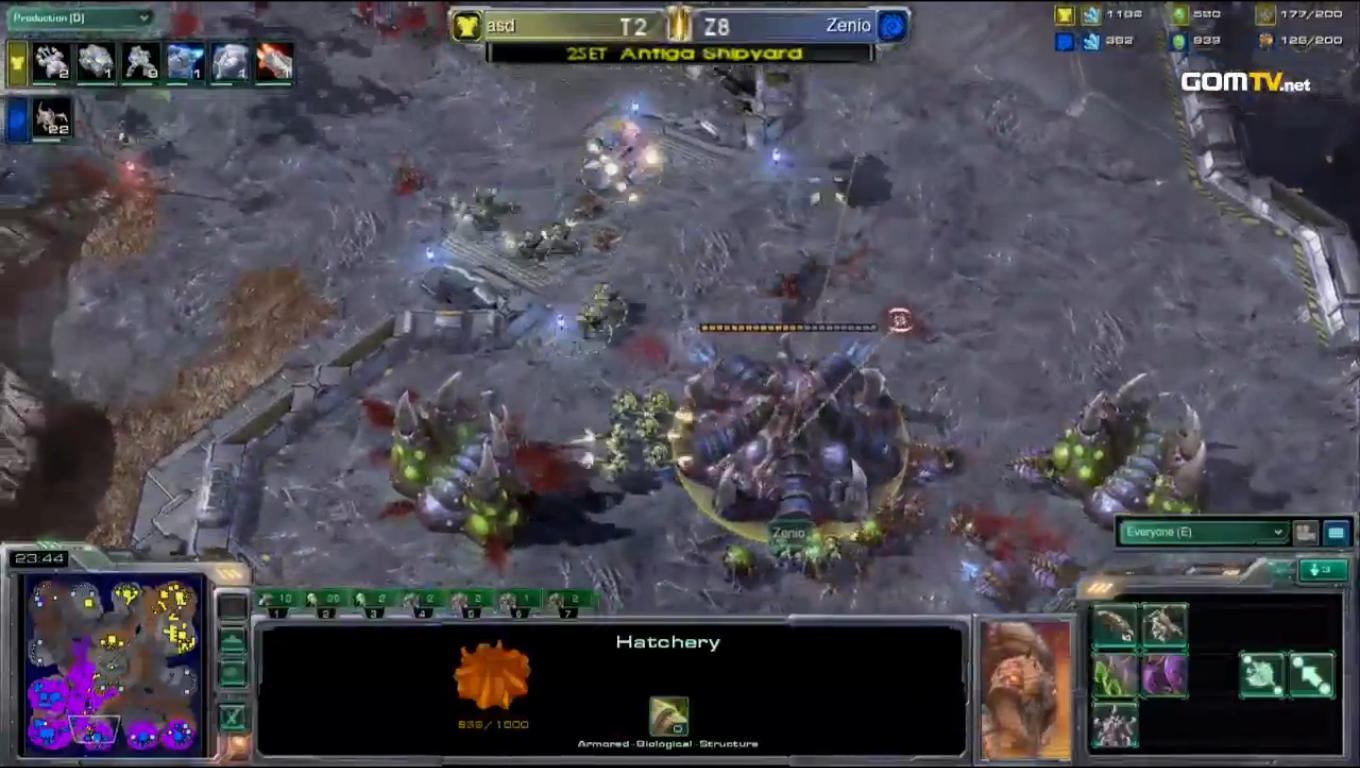Set the worker rally point
Viewport: 1360px width, 768px height.
1263,675
